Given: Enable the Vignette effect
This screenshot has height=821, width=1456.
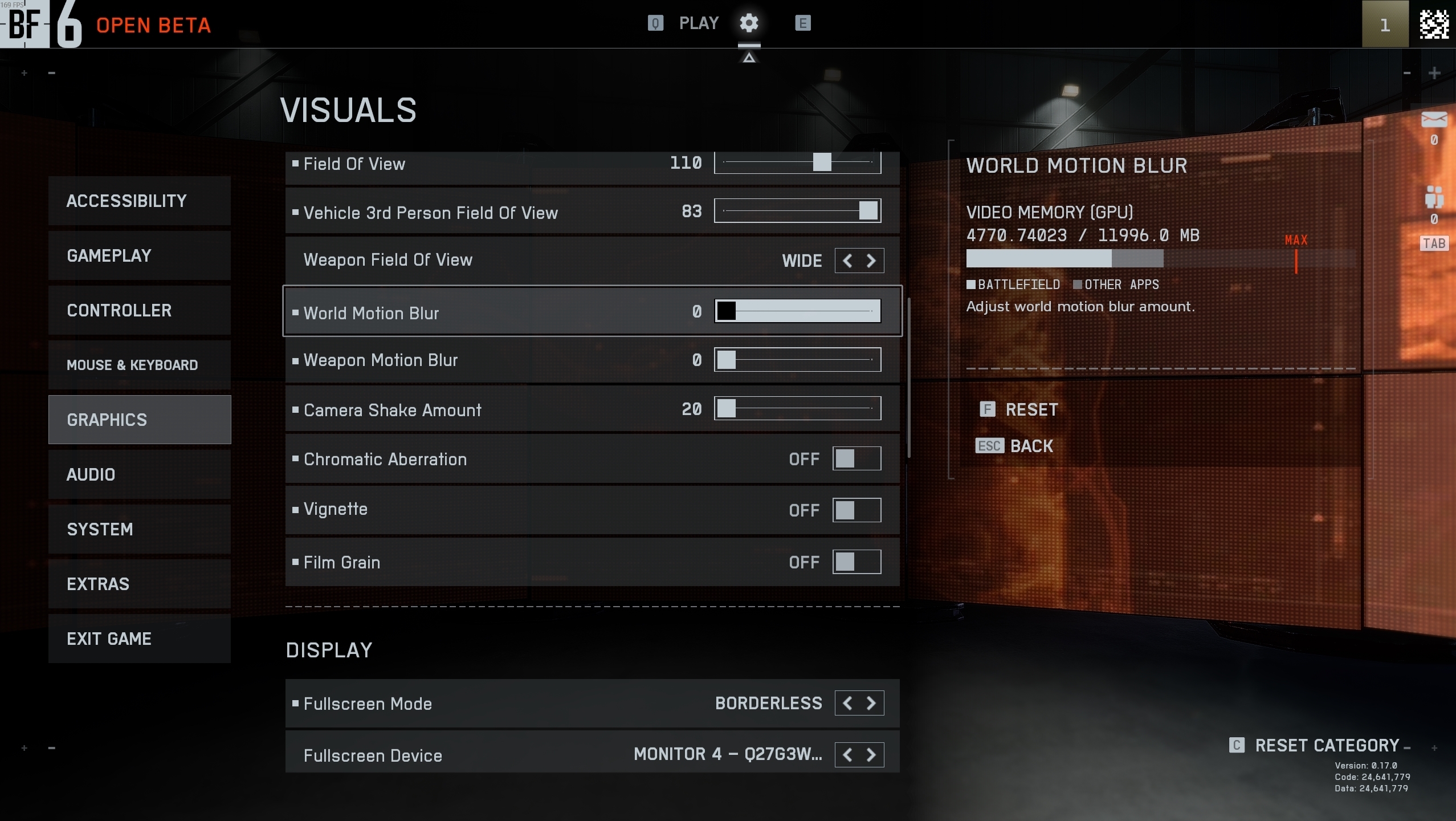Looking at the screenshot, I should [x=856, y=510].
